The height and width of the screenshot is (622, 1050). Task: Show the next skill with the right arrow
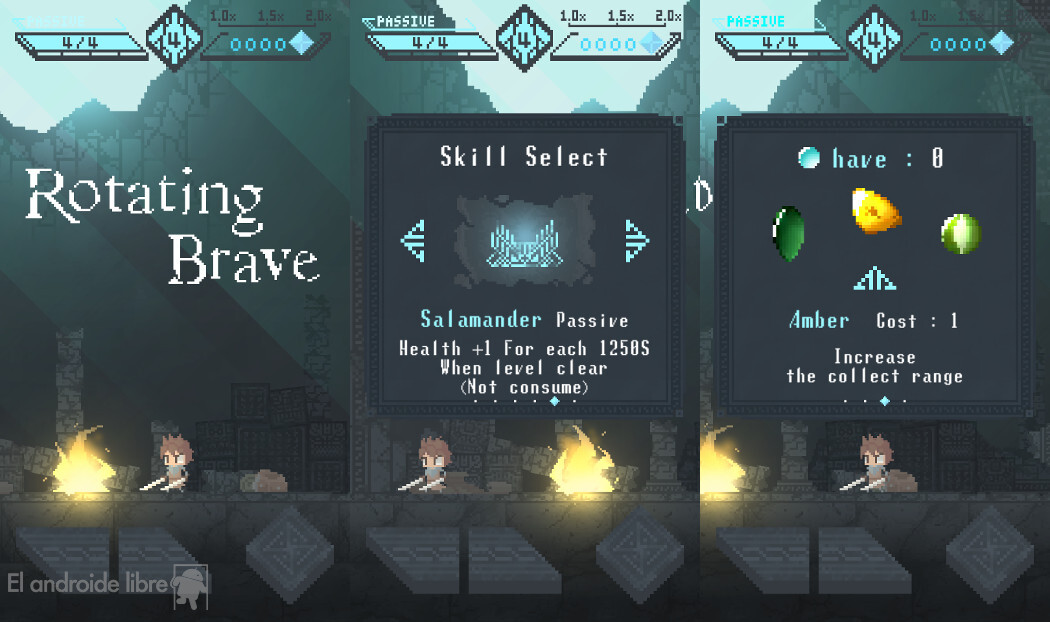[636, 240]
